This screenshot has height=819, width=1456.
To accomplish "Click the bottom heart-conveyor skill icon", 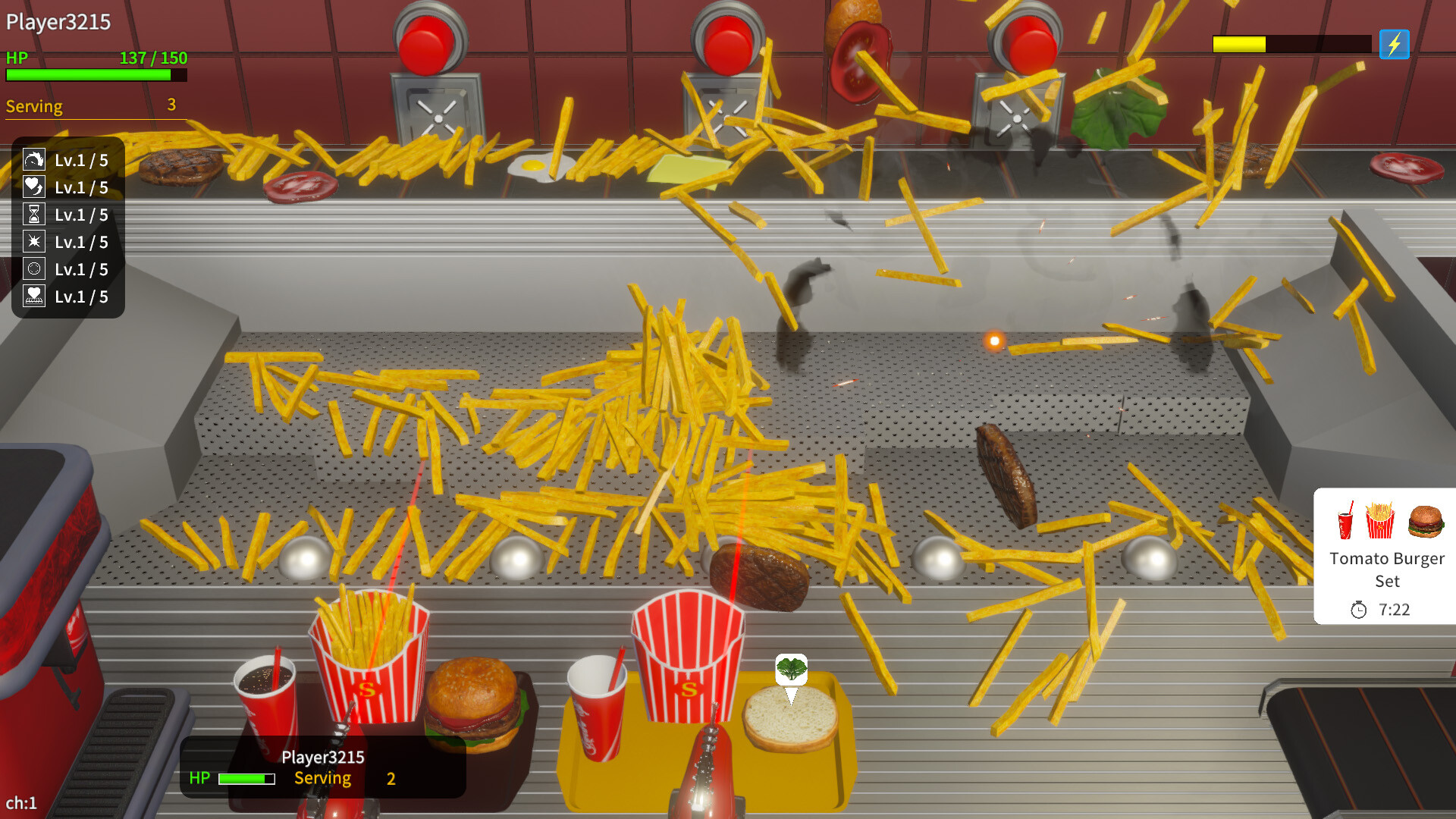I will [34, 296].
